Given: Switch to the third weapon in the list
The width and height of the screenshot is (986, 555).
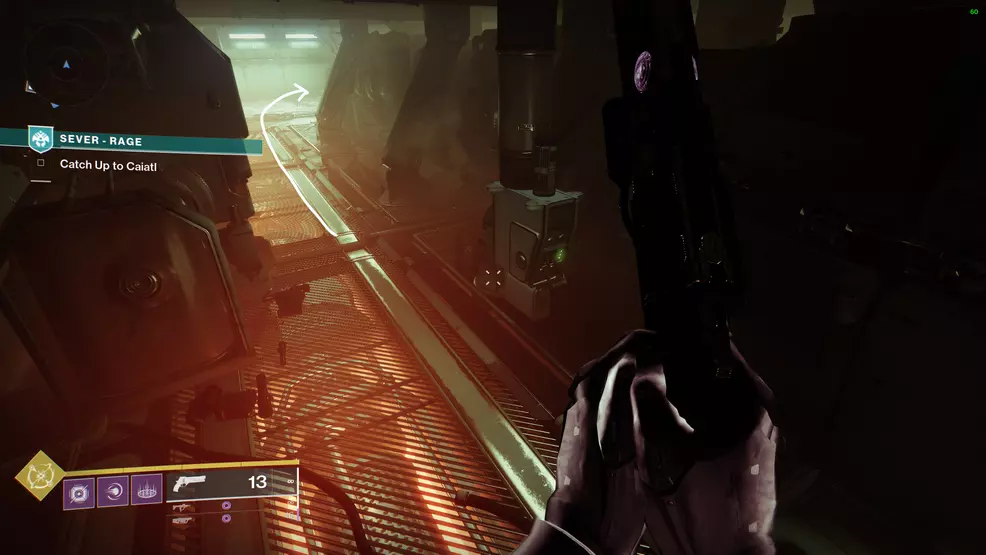Looking at the screenshot, I should tap(184, 520).
